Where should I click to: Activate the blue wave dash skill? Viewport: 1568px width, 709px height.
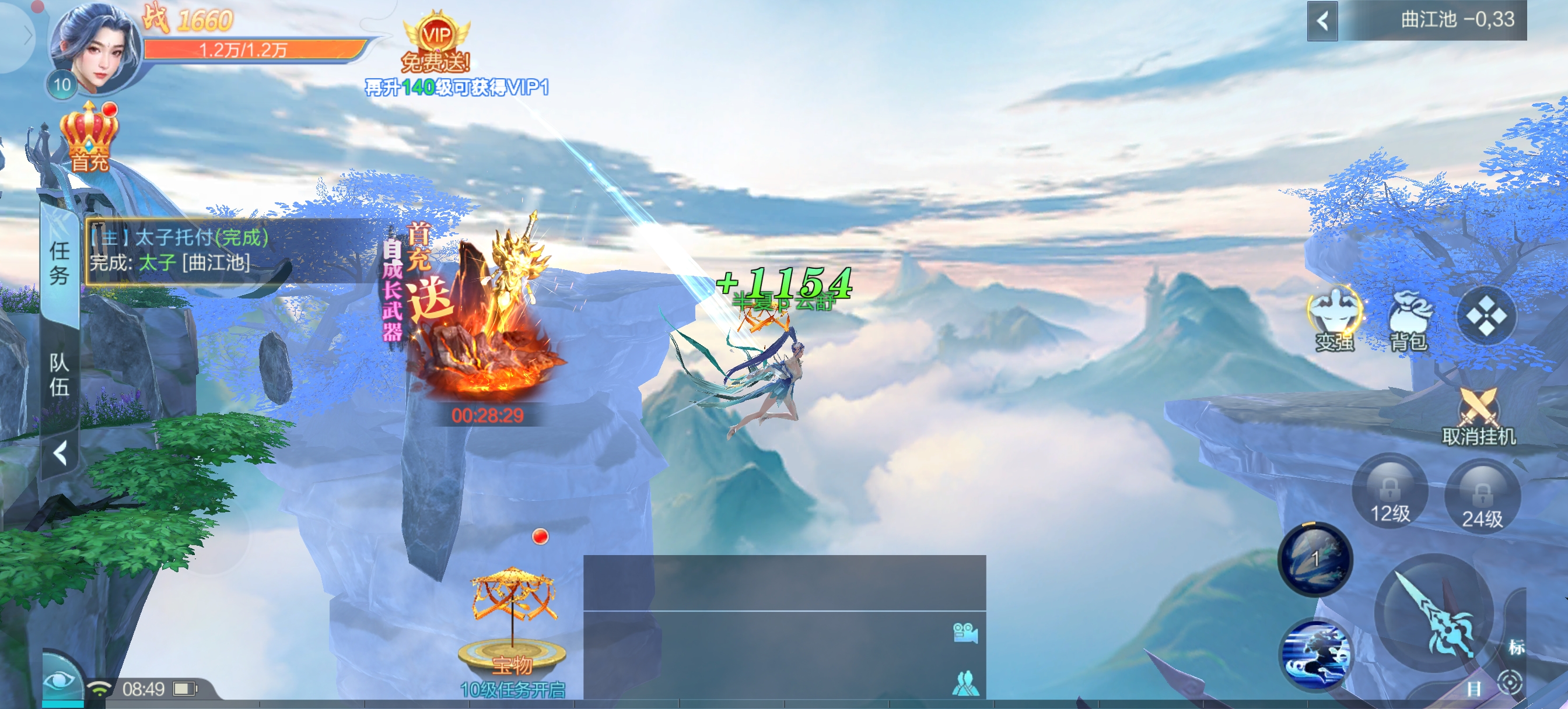1316,655
